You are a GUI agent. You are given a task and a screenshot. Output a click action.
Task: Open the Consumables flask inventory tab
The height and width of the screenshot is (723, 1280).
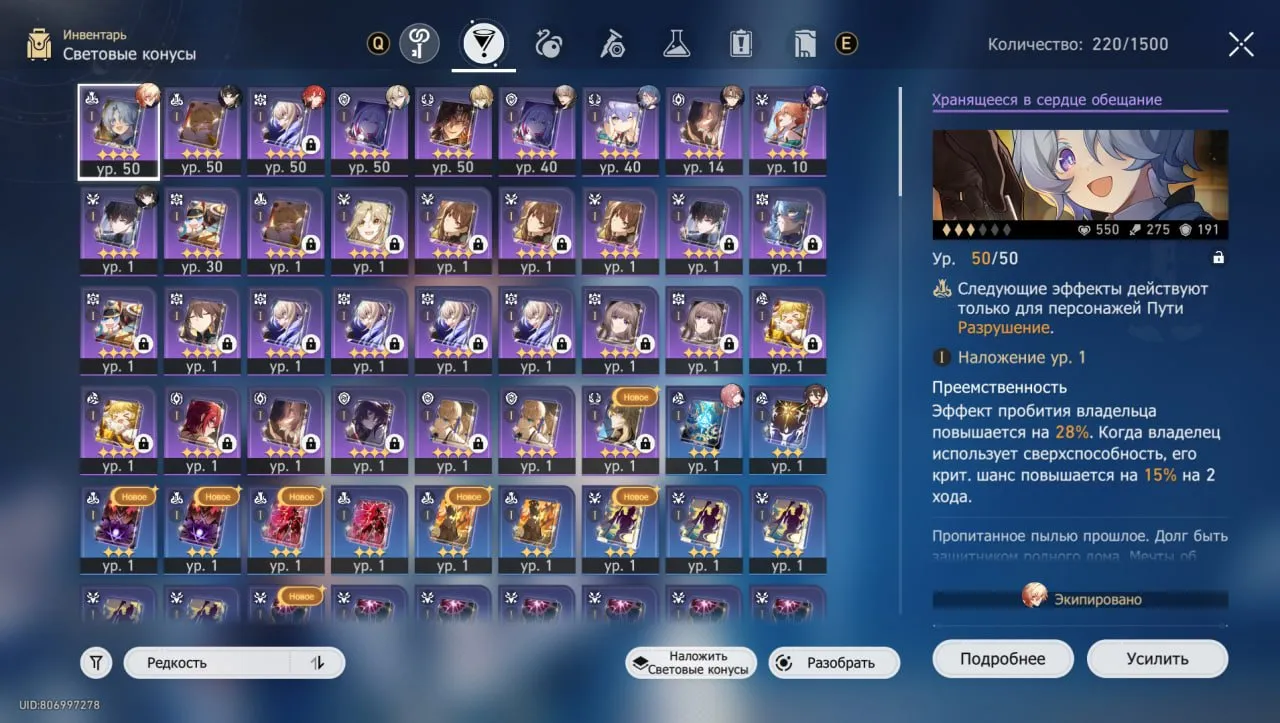(676, 44)
